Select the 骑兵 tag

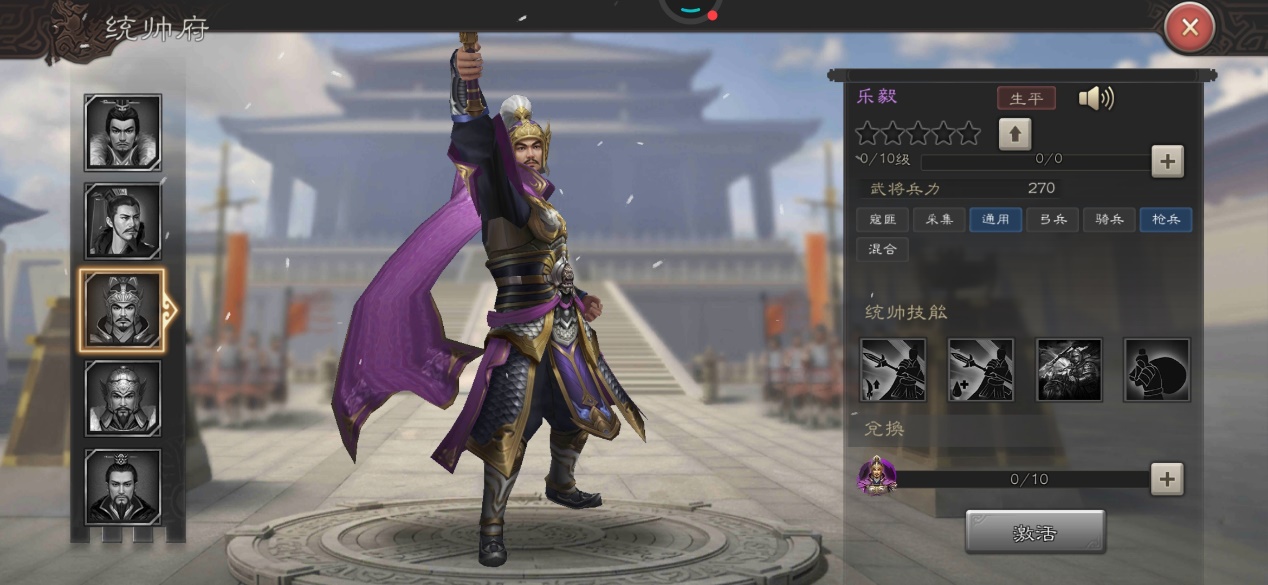coord(1109,220)
